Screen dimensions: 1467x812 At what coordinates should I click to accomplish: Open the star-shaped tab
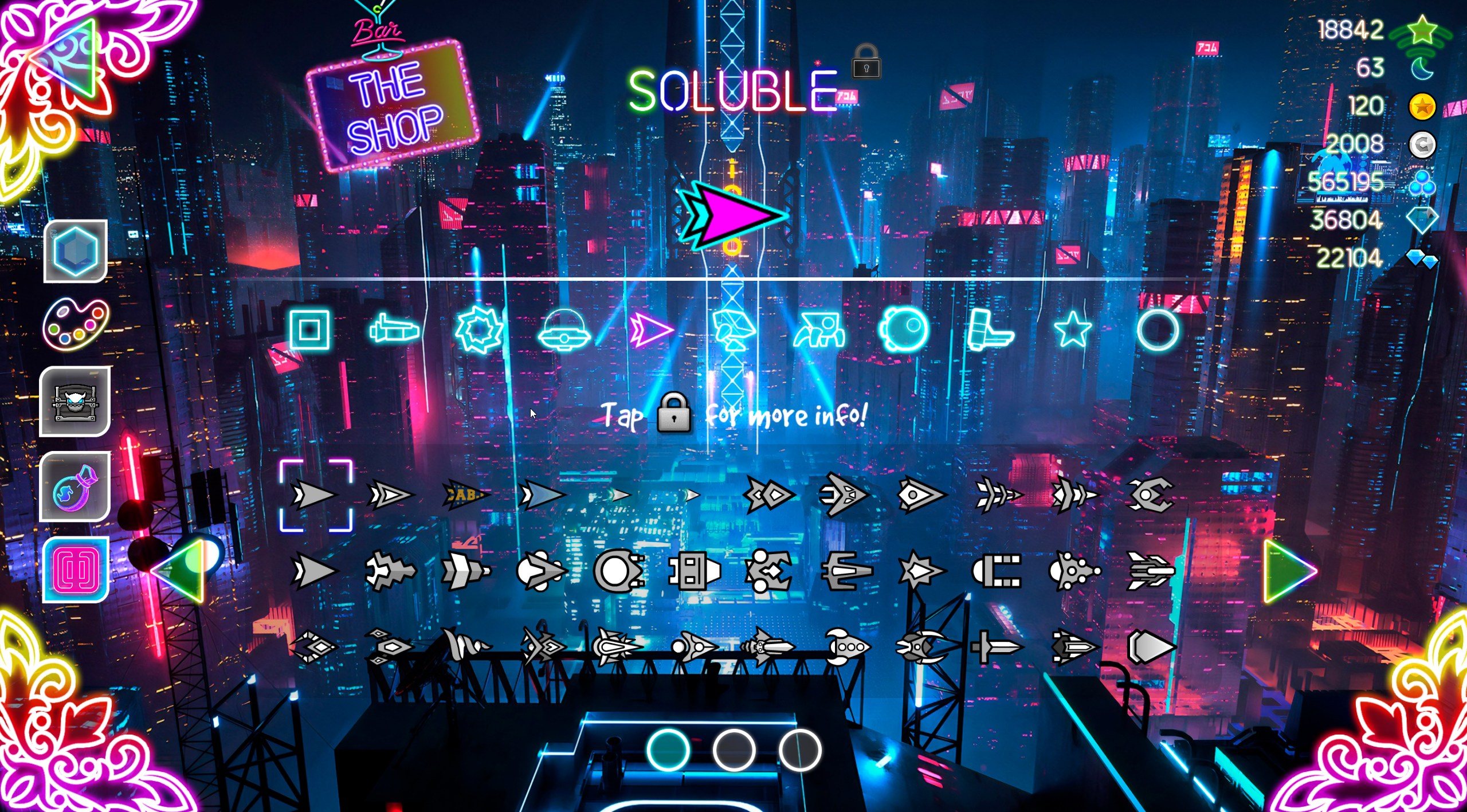click(1073, 329)
